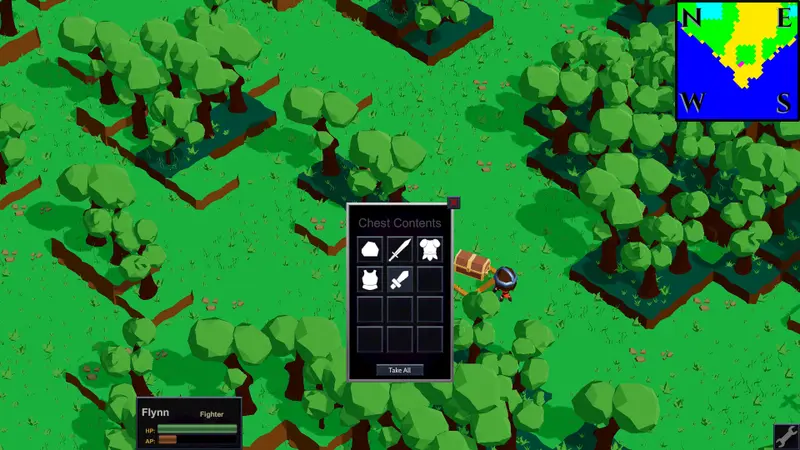Close the Chest Contents window
Image resolution: width=800 pixels, height=450 pixels.
(453, 203)
